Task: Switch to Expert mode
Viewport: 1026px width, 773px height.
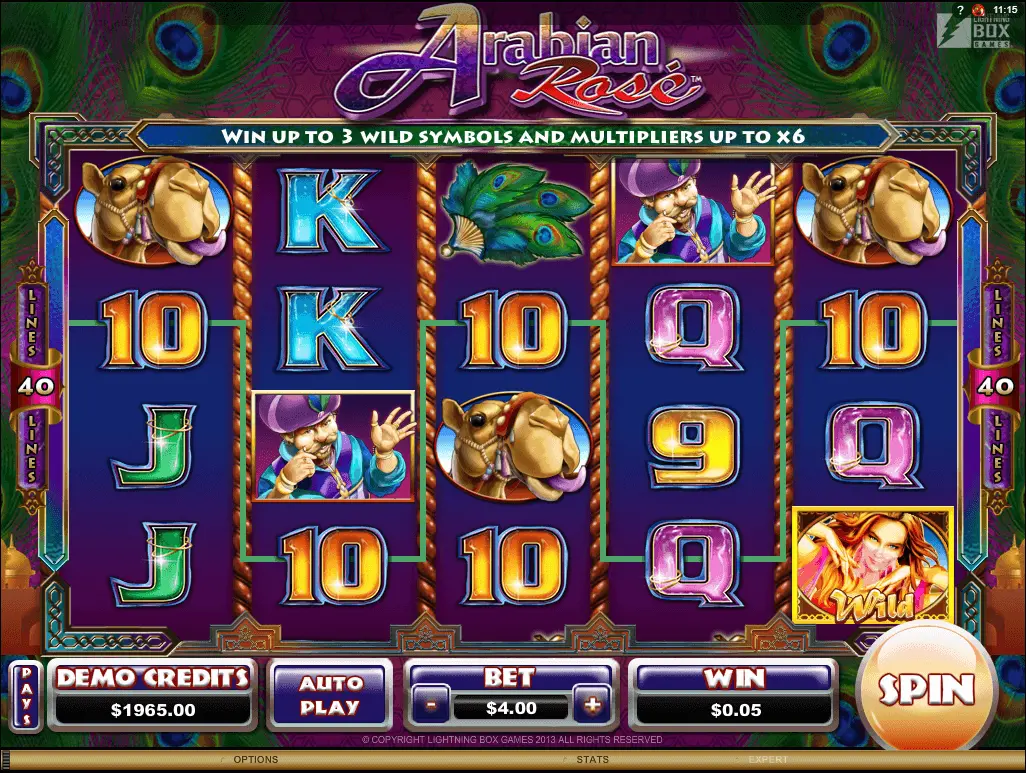Action: [768, 760]
